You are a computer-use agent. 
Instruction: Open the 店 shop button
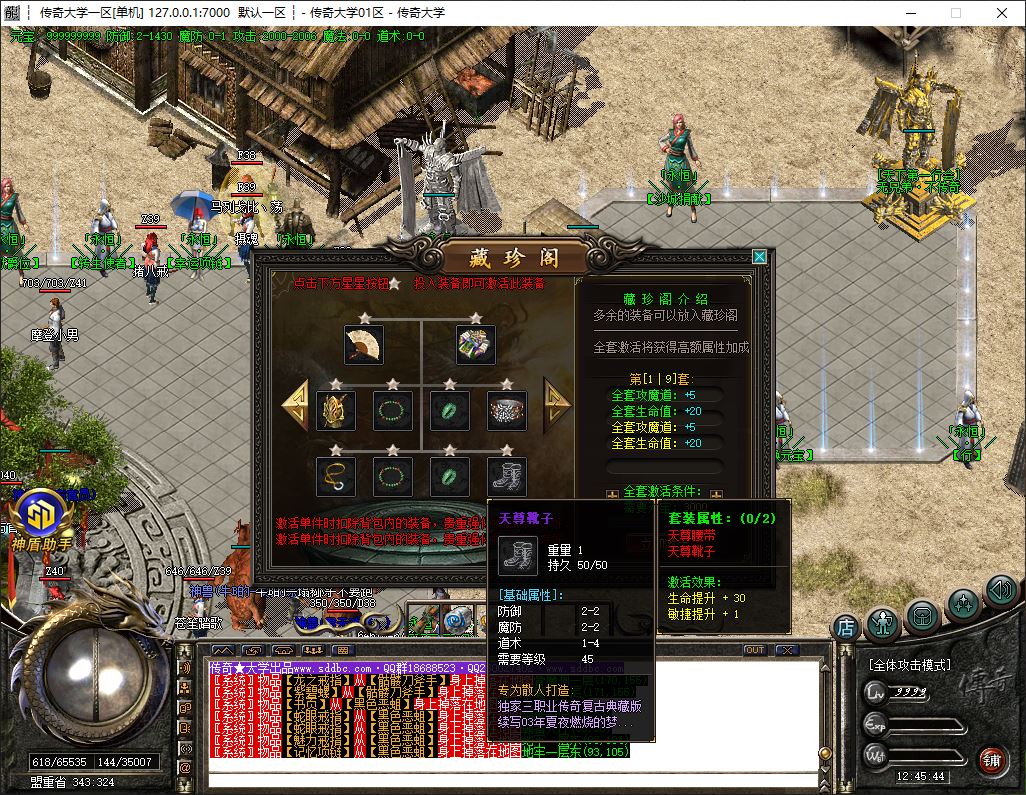click(846, 627)
